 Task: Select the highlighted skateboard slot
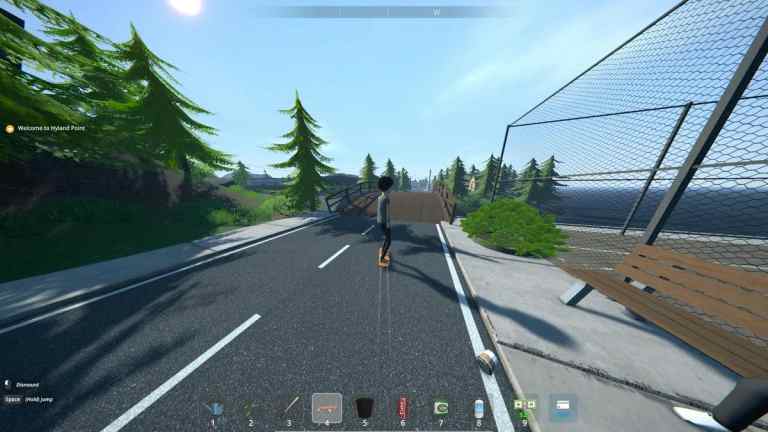coord(327,408)
